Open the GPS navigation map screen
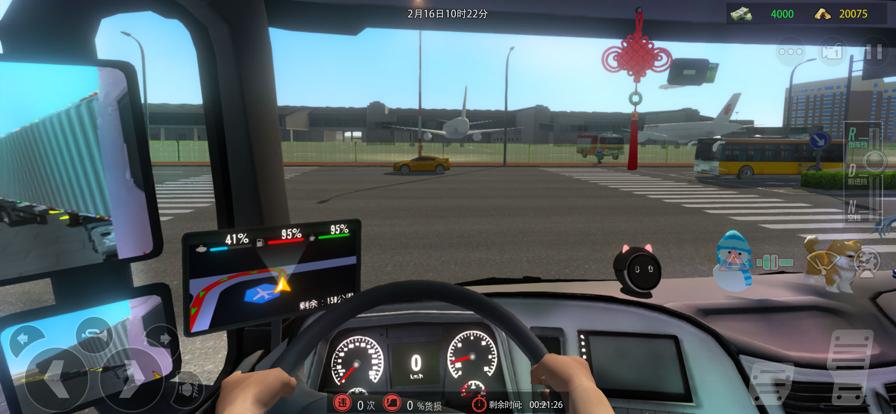 pos(271,277)
